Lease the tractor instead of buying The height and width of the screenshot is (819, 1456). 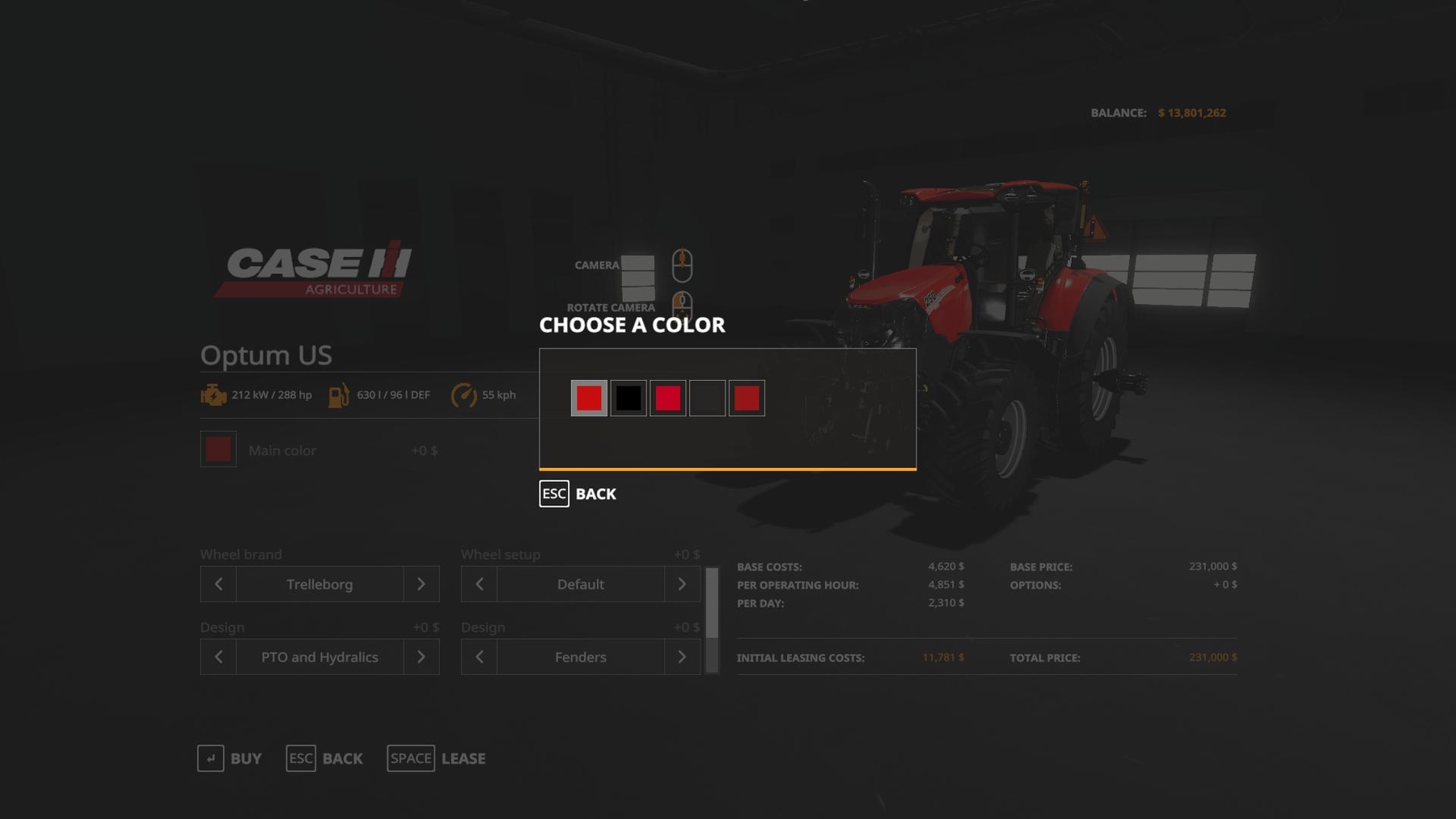[437, 758]
